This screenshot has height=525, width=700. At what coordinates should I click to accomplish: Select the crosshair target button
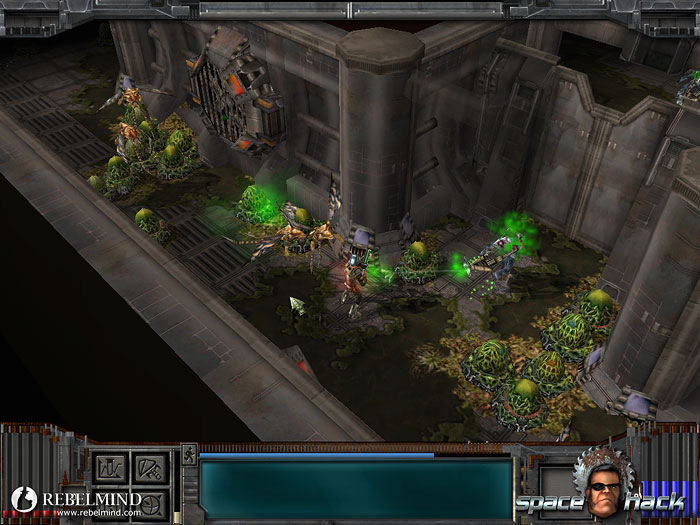(148, 502)
